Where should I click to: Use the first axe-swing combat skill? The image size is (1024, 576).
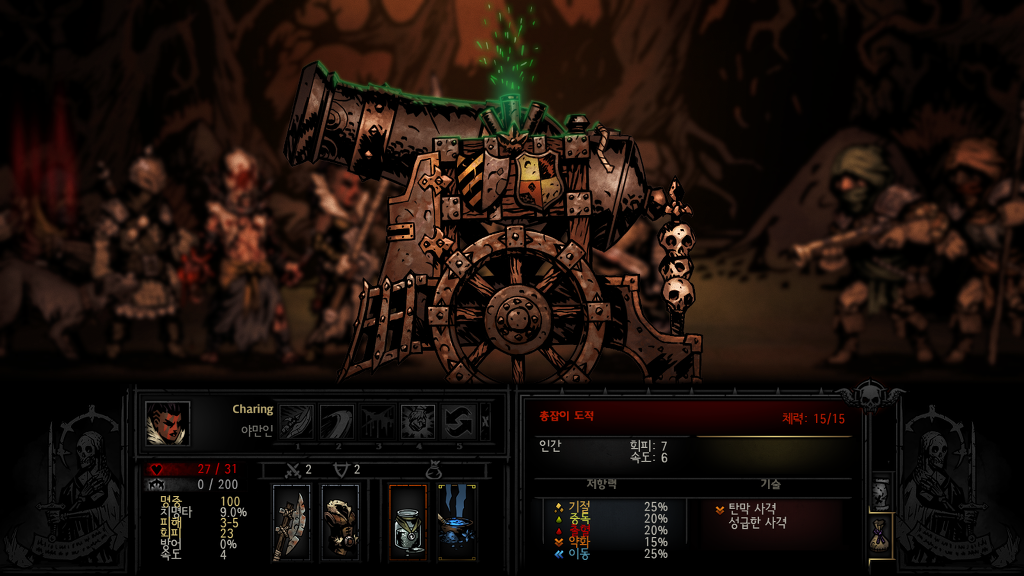pos(296,422)
